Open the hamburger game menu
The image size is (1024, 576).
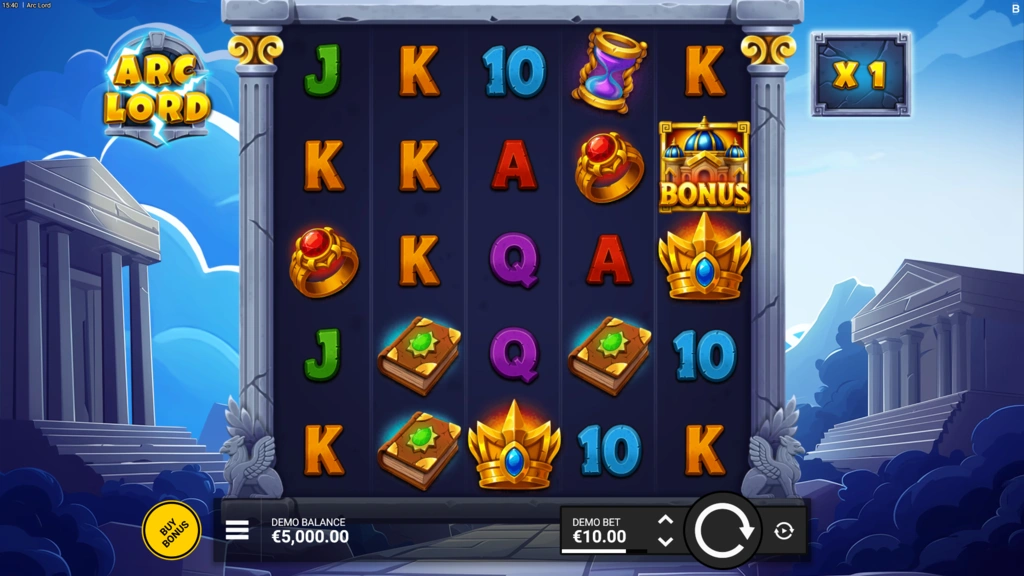pyautogui.click(x=237, y=530)
